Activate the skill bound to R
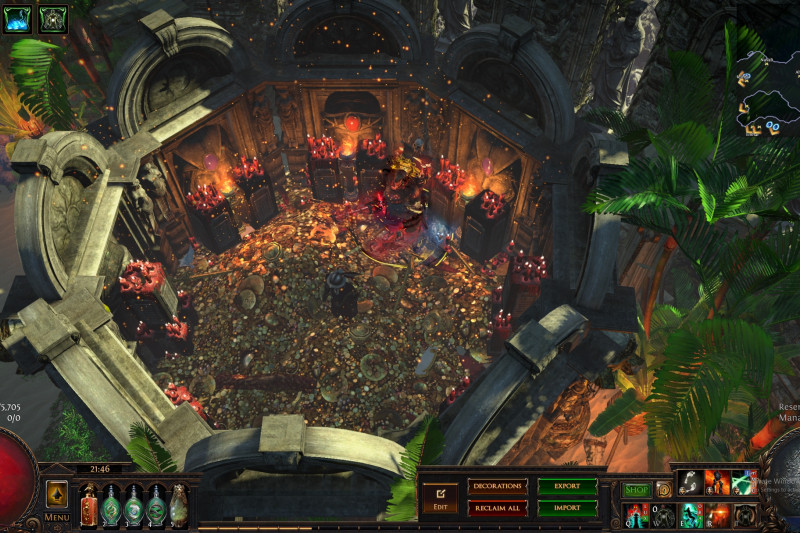 (x=717, y=515)
